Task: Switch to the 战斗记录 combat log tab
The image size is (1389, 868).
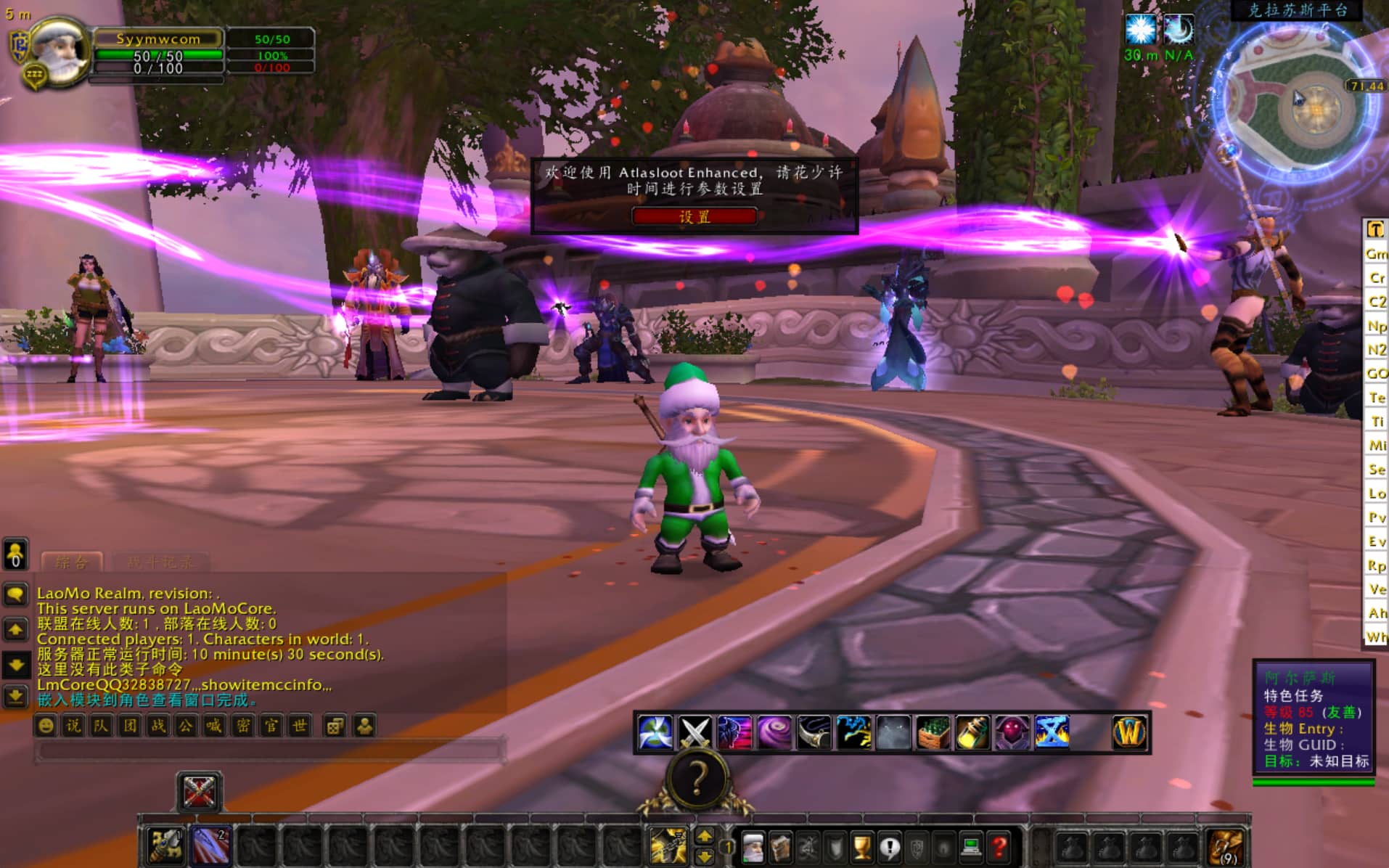Action: coord(160,562)
